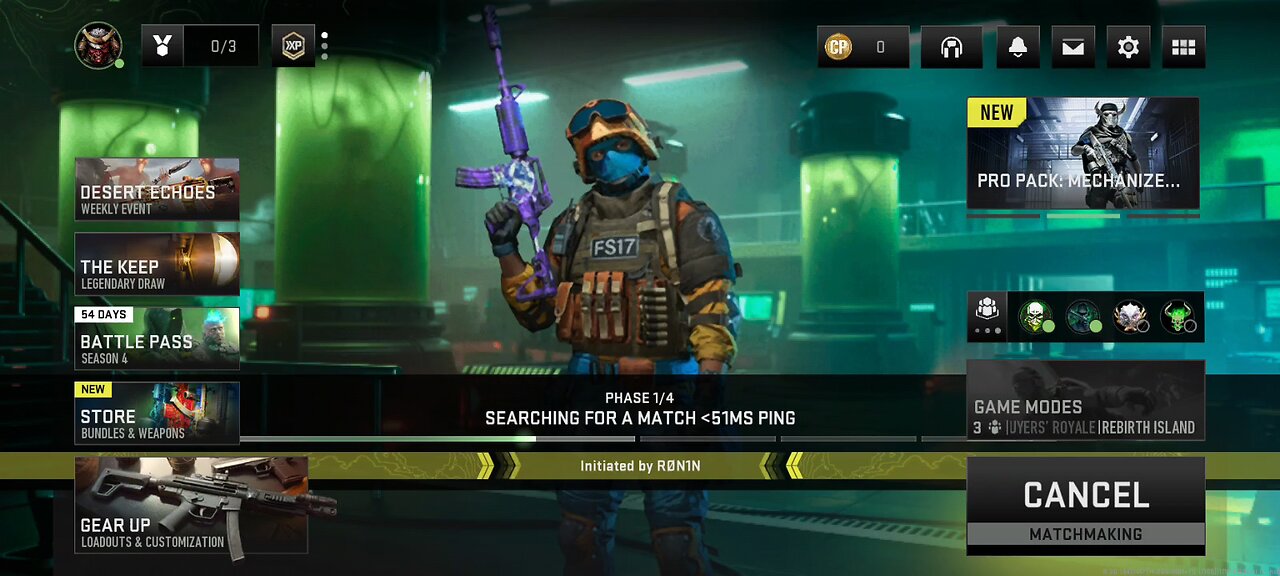
Task: Open the COD Points balance
Action: pyautogui.click(x=863, y=47)
